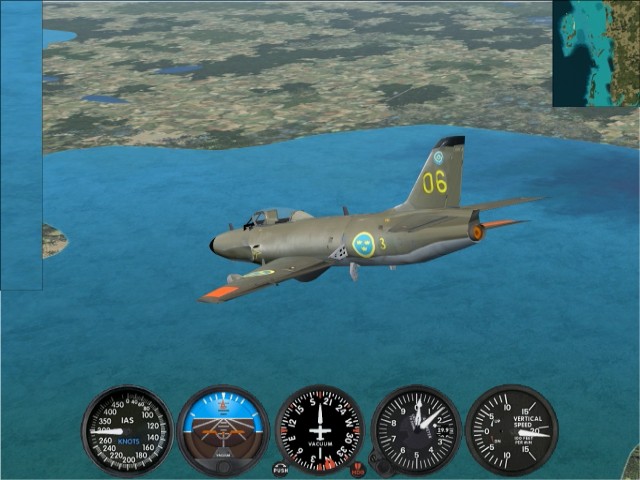This screenshot has height=480, width=640.
Task: Open the overhead map view window
Action: point(595,53)
